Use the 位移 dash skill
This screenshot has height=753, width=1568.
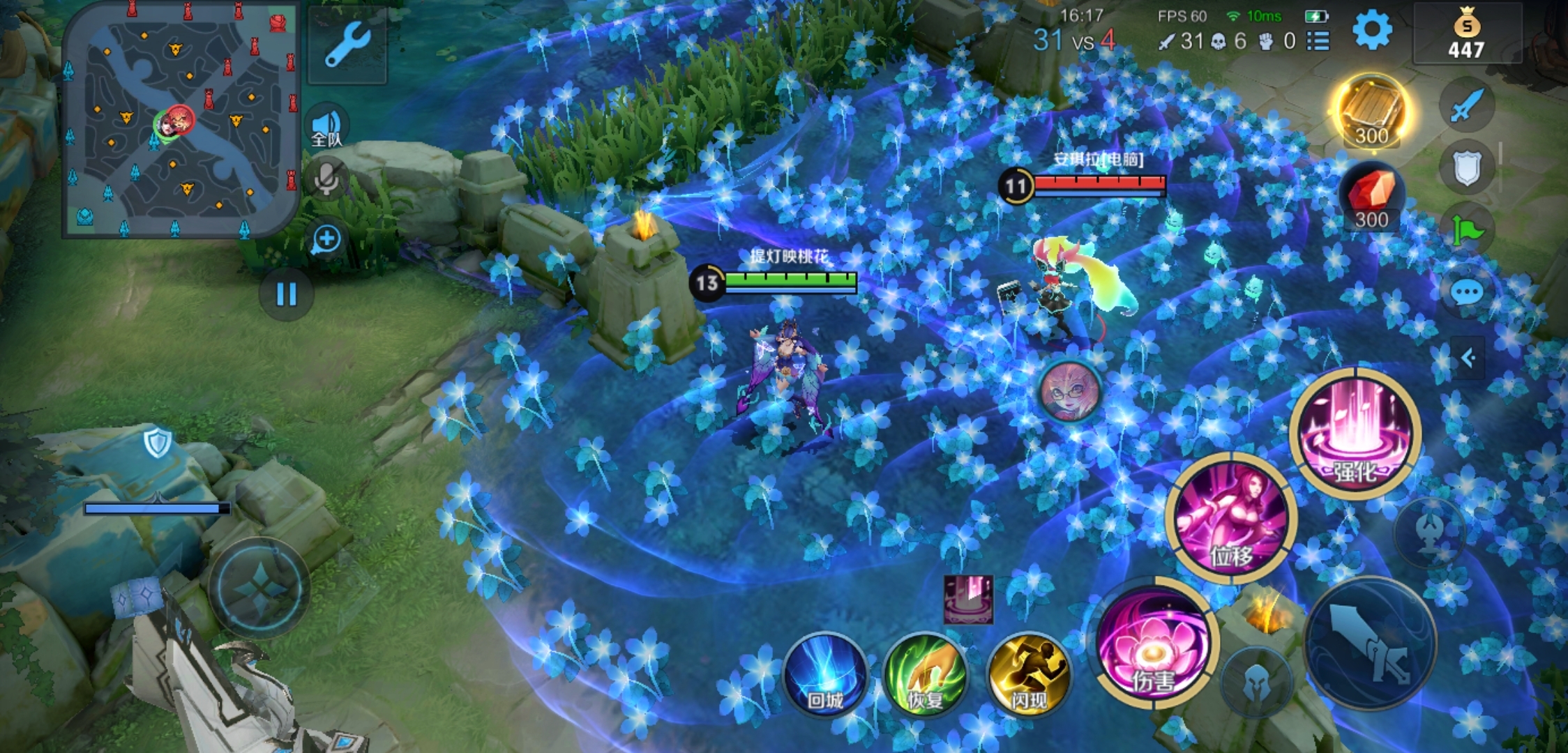point(1230,519)
